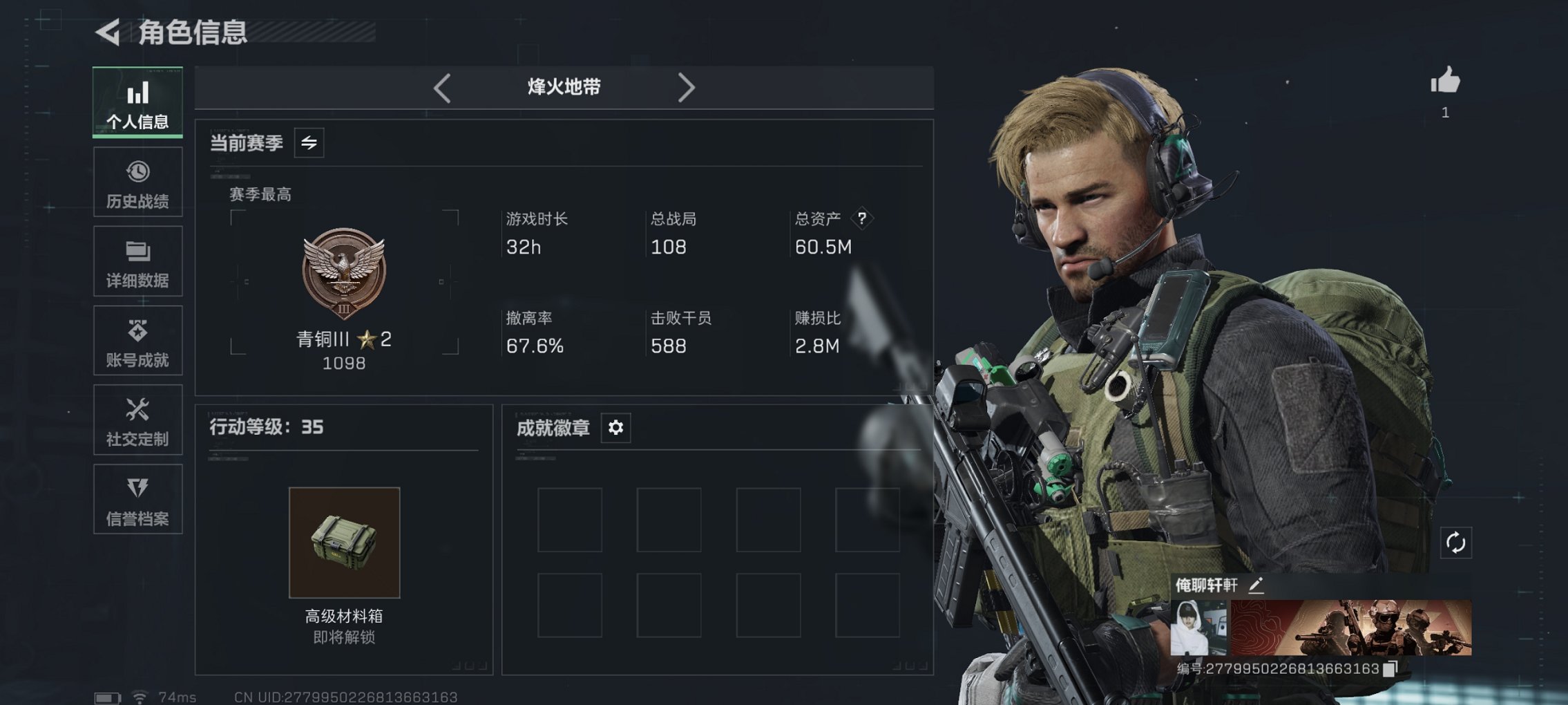Screen dimensions: 1568x705
Task: Click the question mark beside 总资产
Action: (x=861, y=219)
